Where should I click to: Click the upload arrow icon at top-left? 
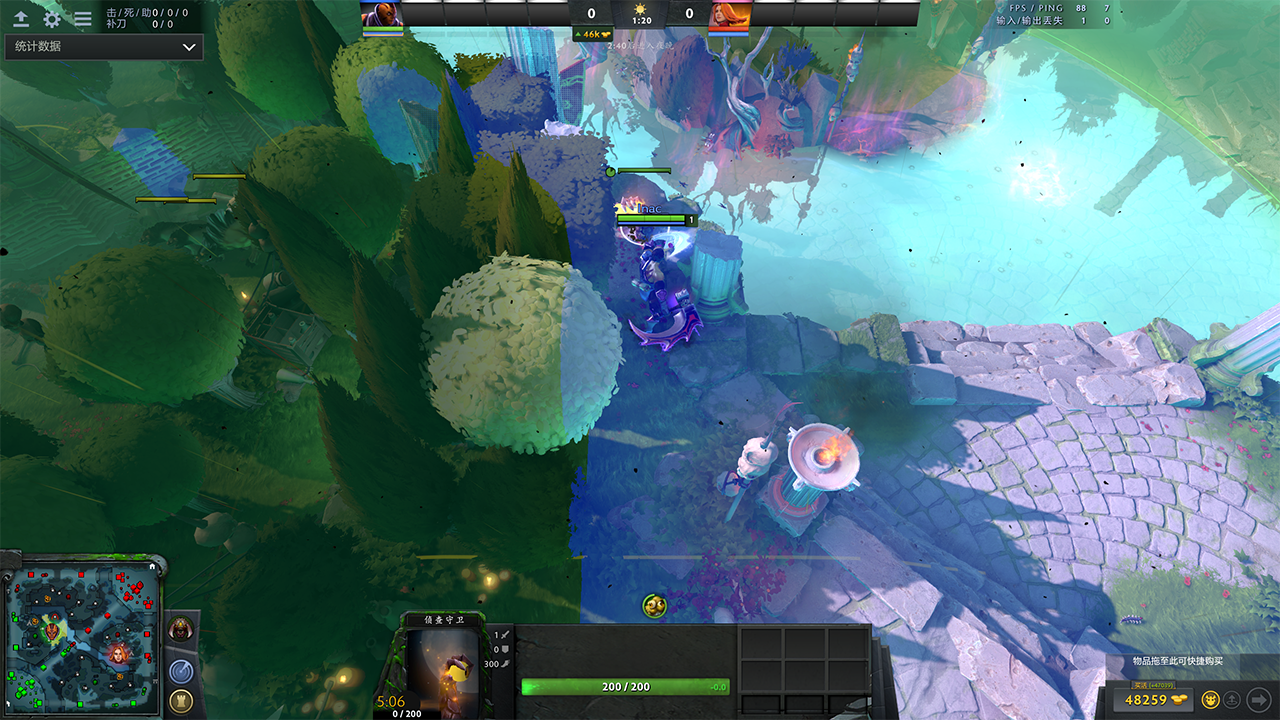[20, 18]
